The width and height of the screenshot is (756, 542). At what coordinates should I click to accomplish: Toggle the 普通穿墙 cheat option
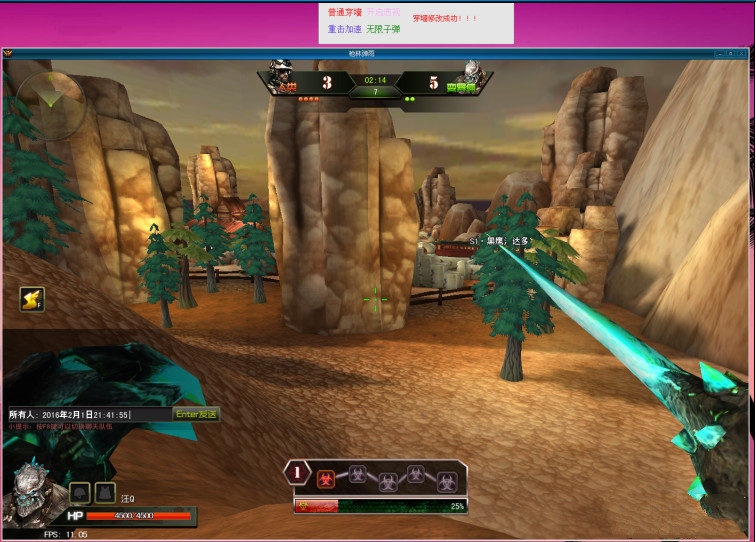click(344, 12)
